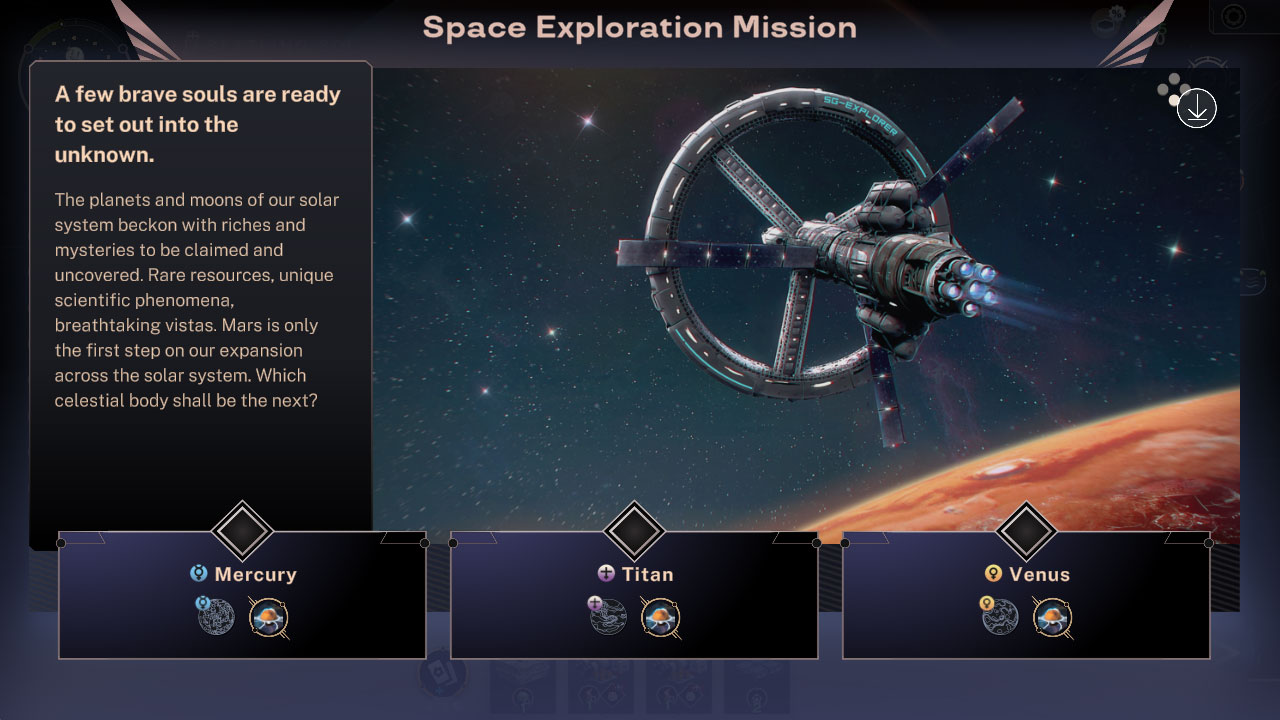Image resolution: width=1280 pixels, height=720 pixels.
Task: Click the down-arrow minimize button
Action: (1196, 108)
